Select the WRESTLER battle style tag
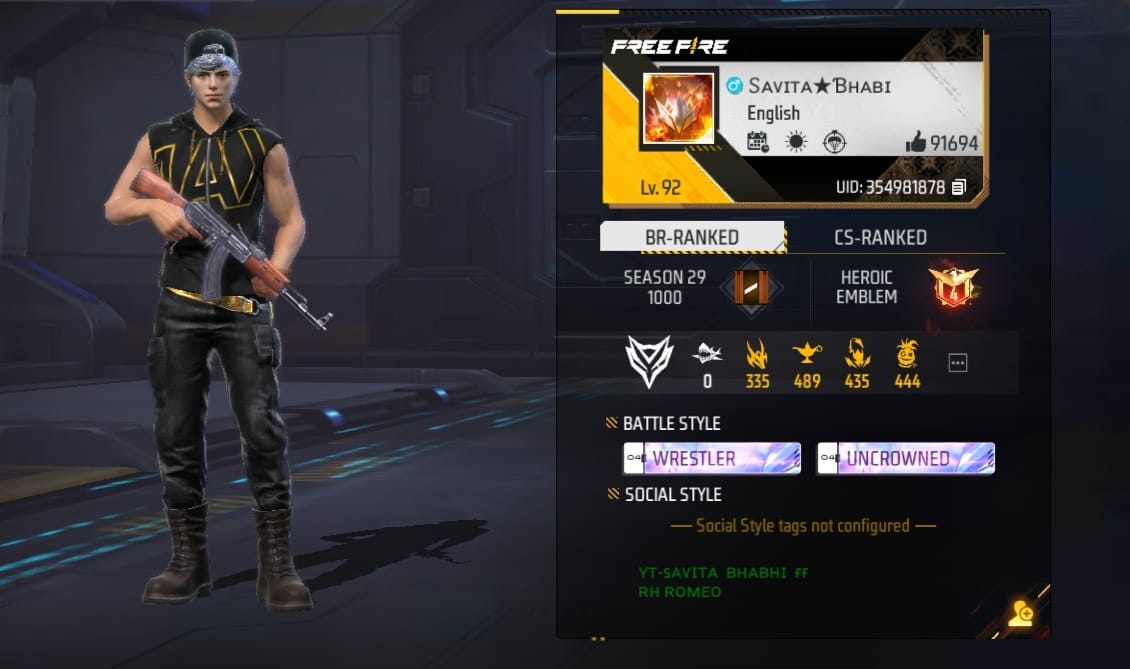This screenshot has height=669, width=1130. [711, 459]
